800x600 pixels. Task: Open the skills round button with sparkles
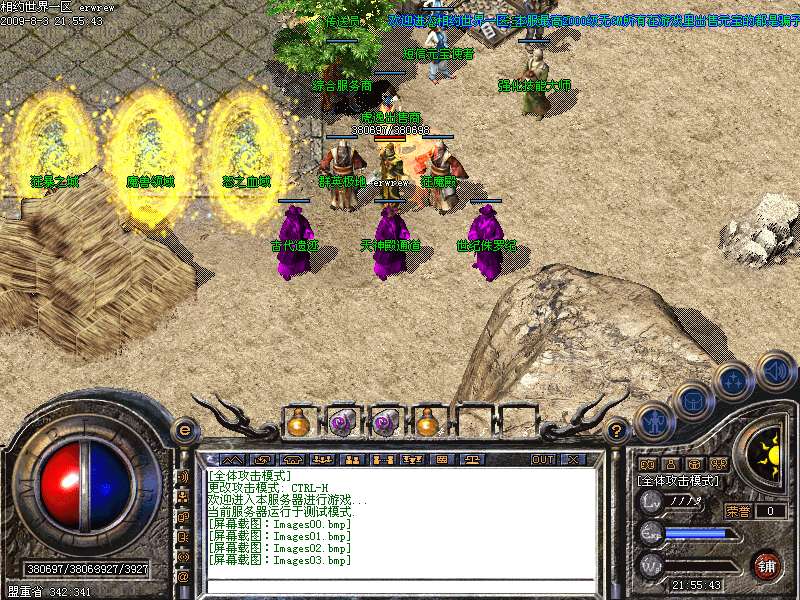(x=735, y=381)
